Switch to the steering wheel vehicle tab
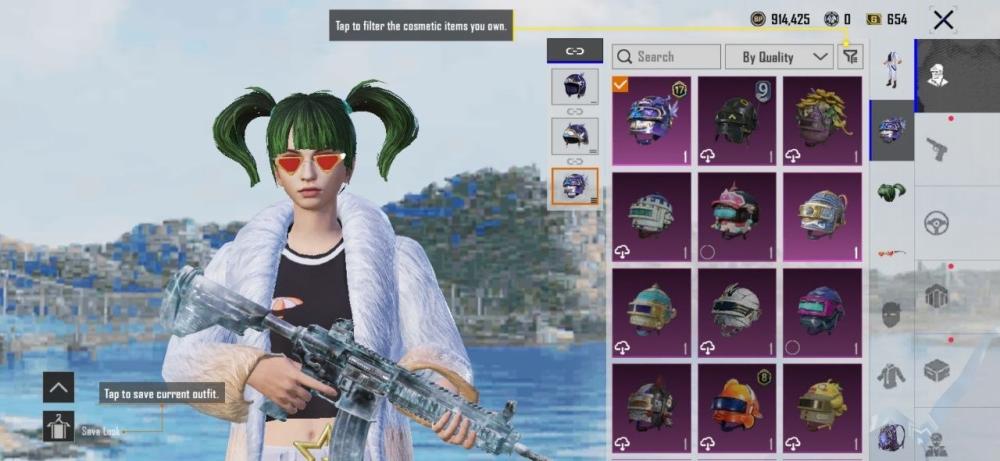 coord(937,222)
